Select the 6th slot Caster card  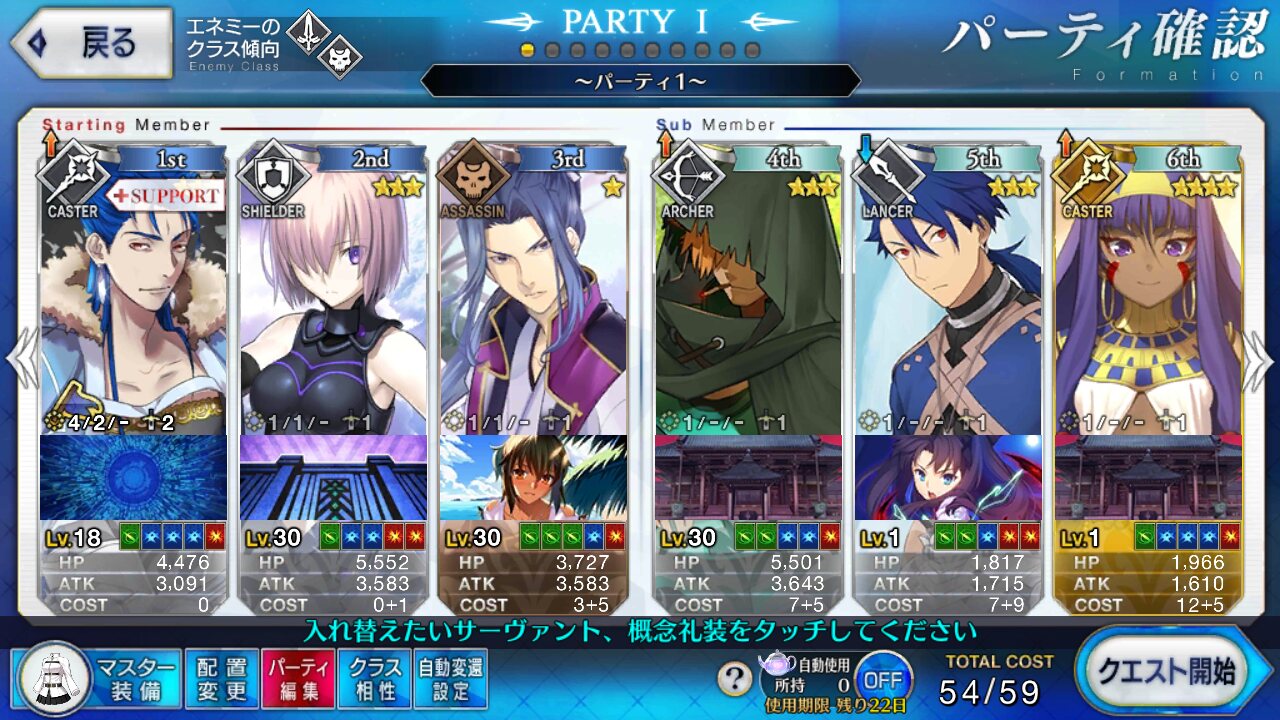[1148, 300]
